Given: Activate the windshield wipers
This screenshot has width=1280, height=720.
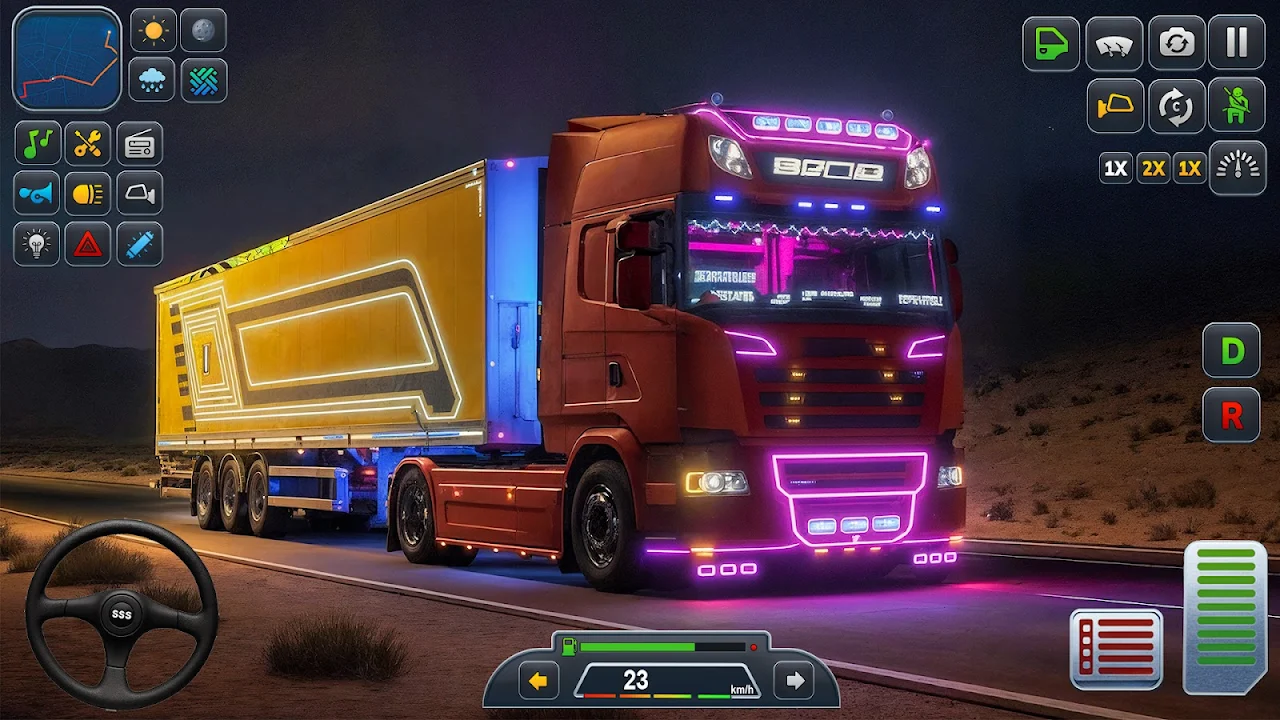Looking at the screenshot, I should coord(1114,44).
